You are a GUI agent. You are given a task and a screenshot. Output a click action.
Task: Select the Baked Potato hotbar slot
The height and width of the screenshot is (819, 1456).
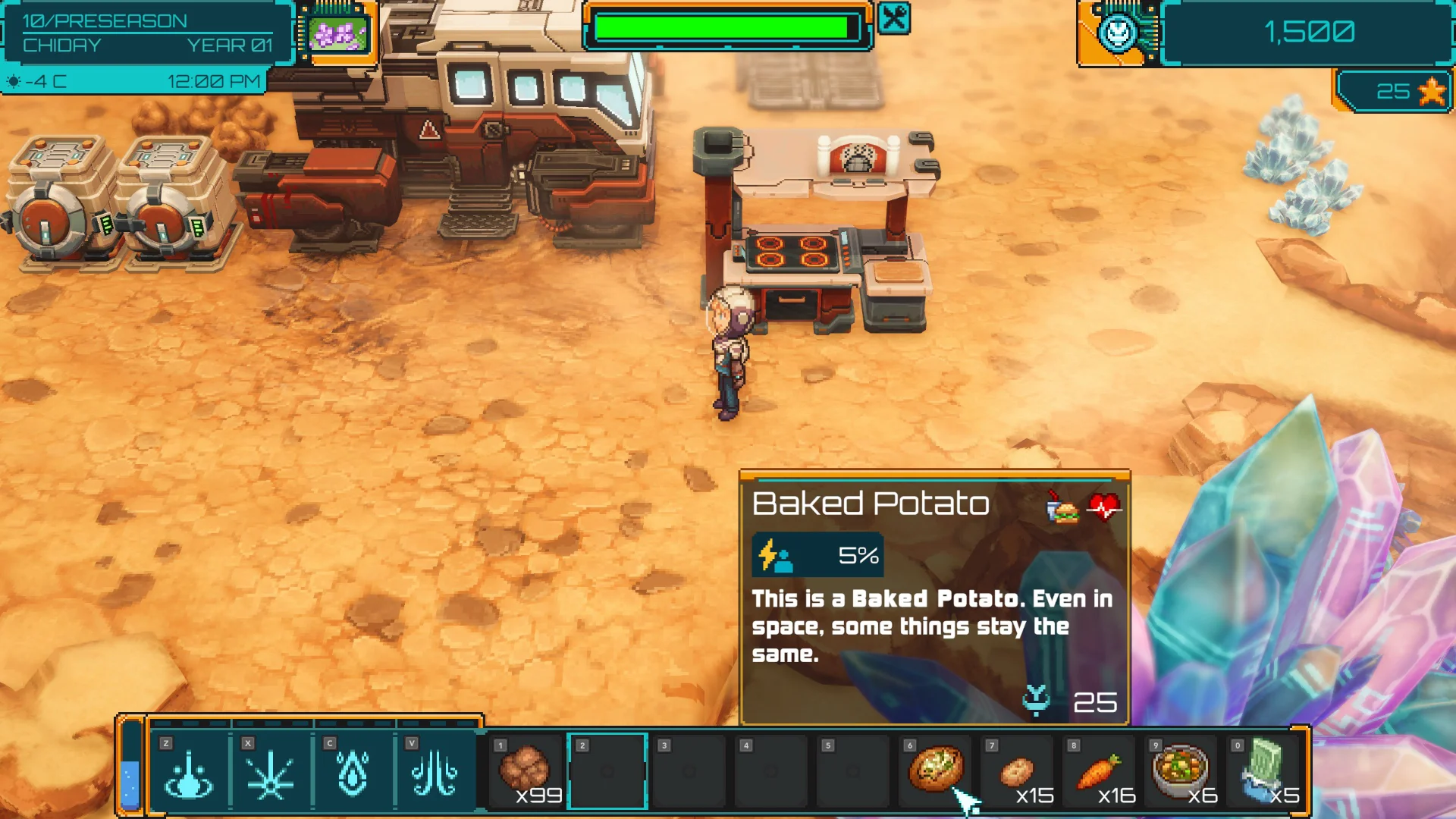pyautogui.click(x=936, y=770)
